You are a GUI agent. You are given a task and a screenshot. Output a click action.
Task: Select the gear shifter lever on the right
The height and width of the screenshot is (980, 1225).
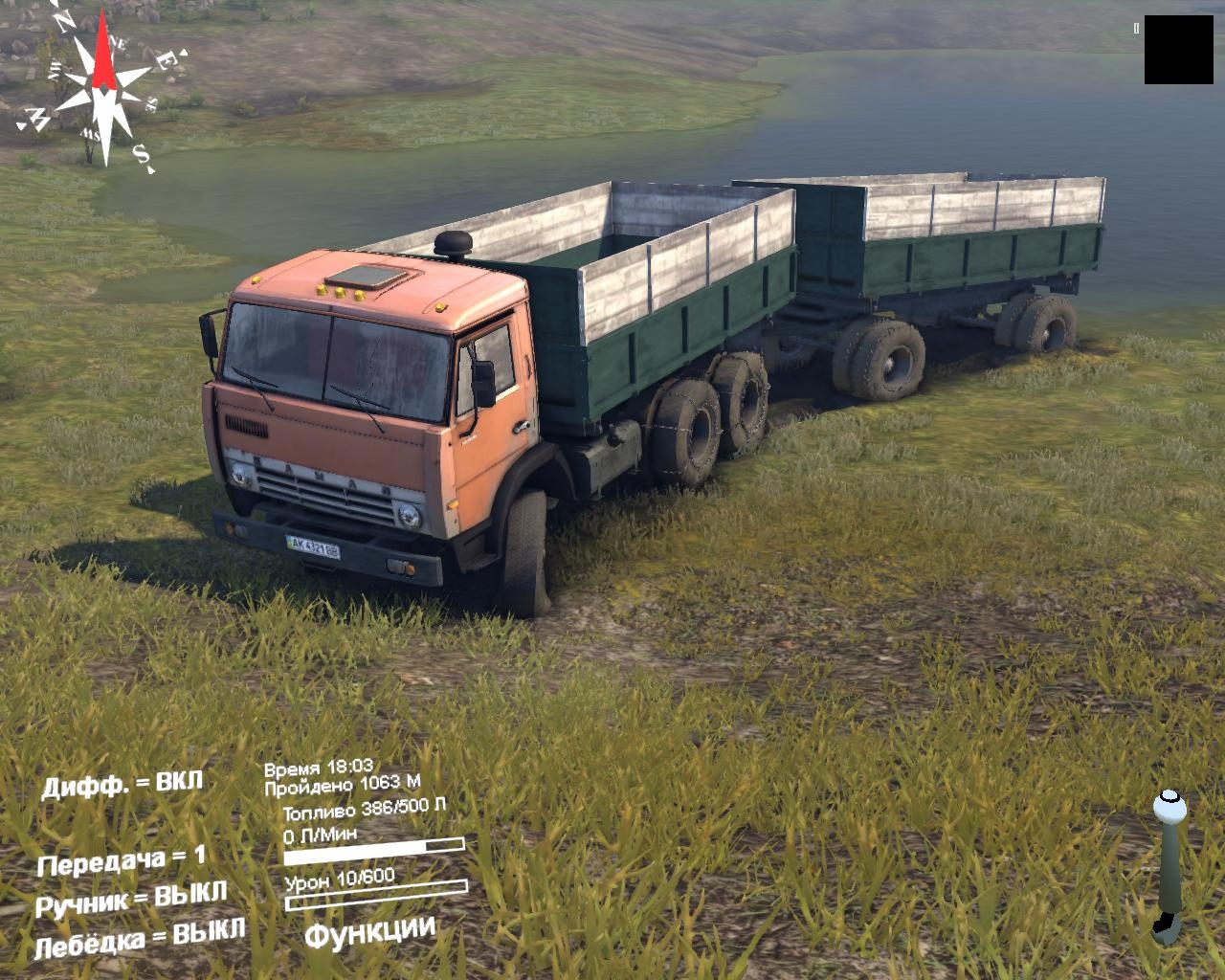click(1169, 861)
